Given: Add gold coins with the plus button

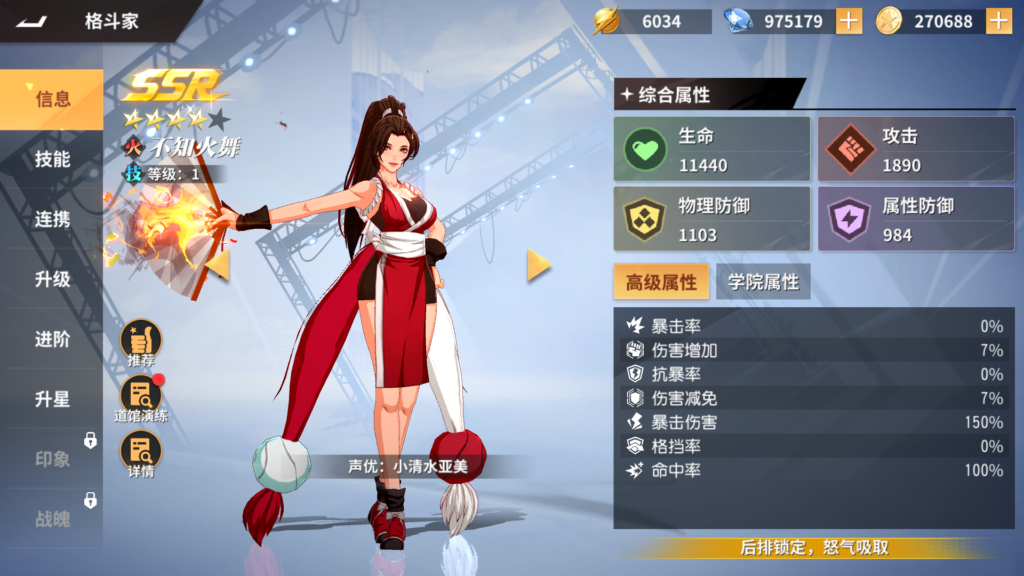Looking at the screenshot, I should 998,21.
